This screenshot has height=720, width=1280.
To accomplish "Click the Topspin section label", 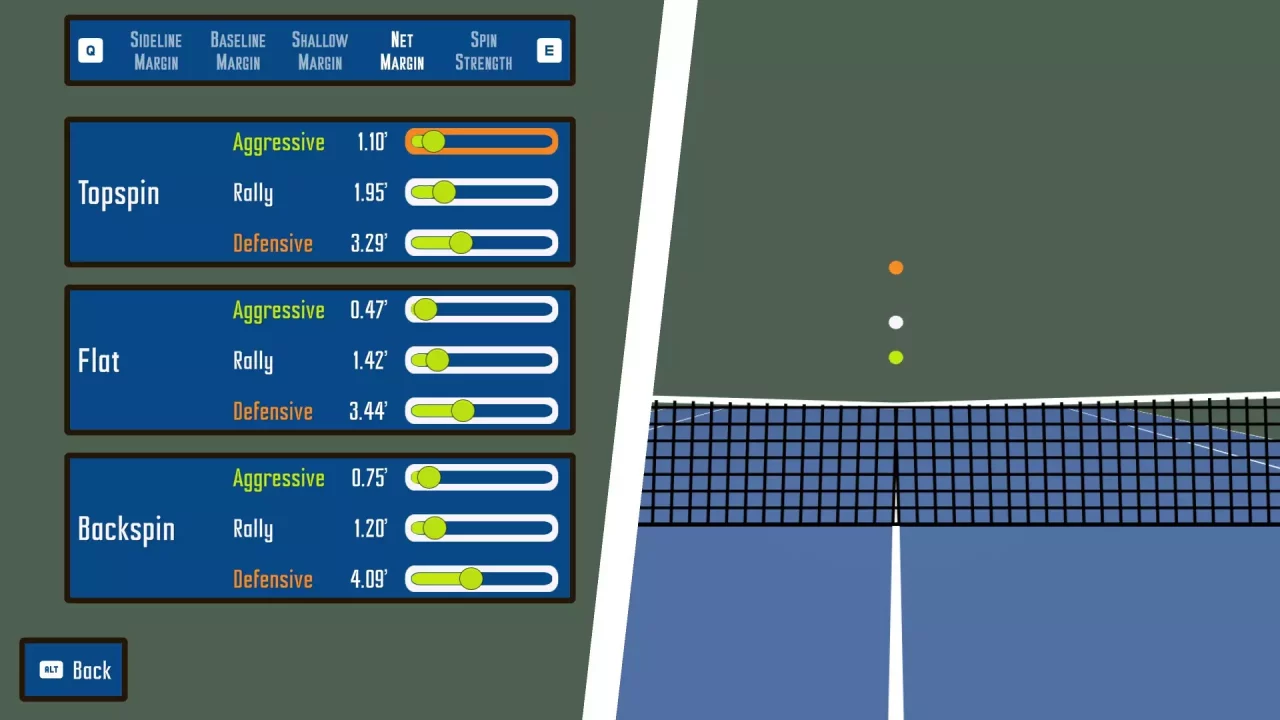I will [118, 193].
